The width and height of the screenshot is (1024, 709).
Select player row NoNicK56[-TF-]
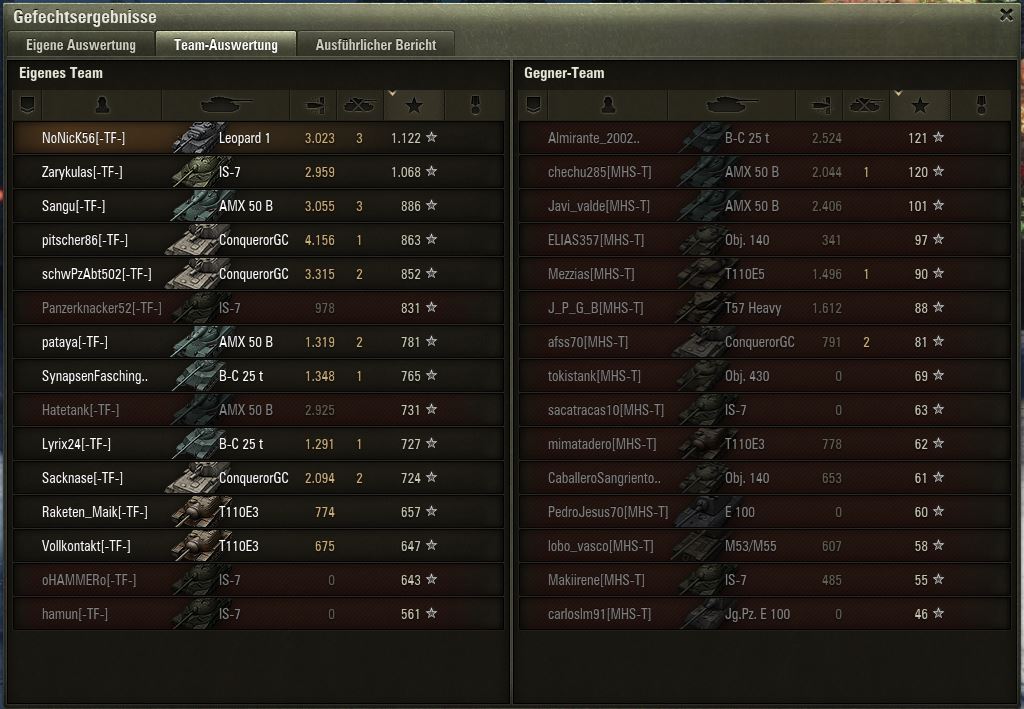click(x=258, y=138)
